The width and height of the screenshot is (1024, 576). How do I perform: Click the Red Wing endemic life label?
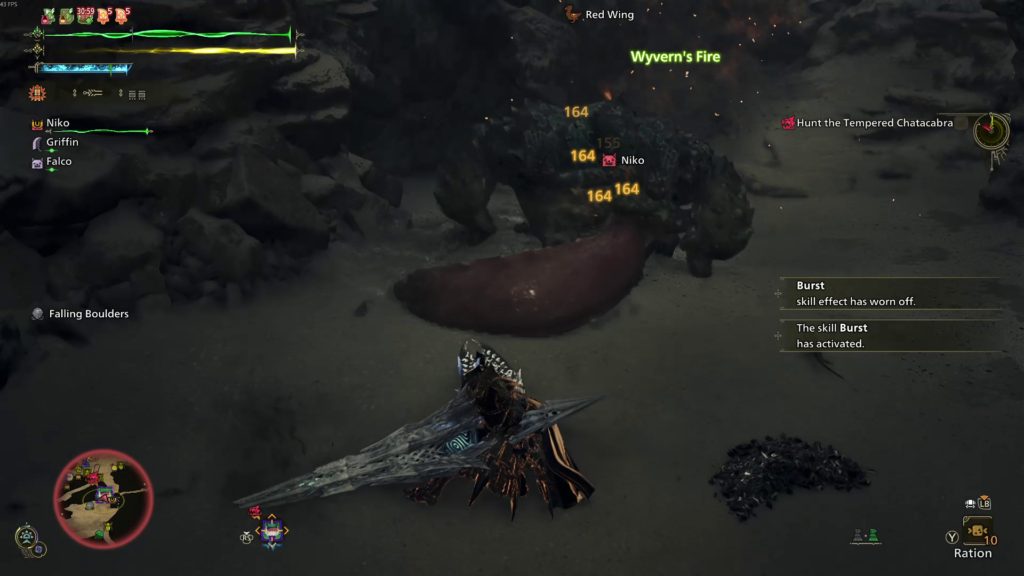(608, 15)
